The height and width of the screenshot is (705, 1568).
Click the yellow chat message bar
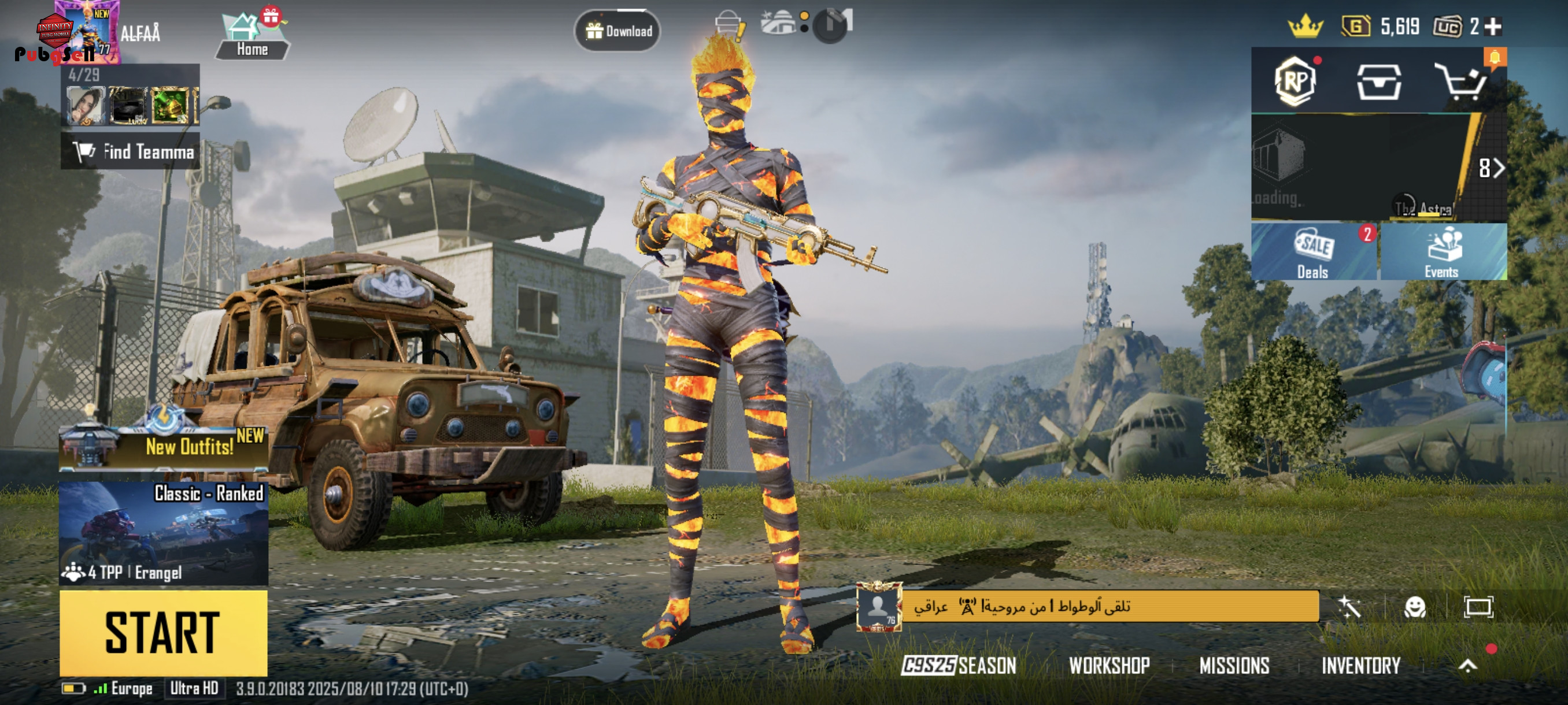click(x=1109, y=606)
